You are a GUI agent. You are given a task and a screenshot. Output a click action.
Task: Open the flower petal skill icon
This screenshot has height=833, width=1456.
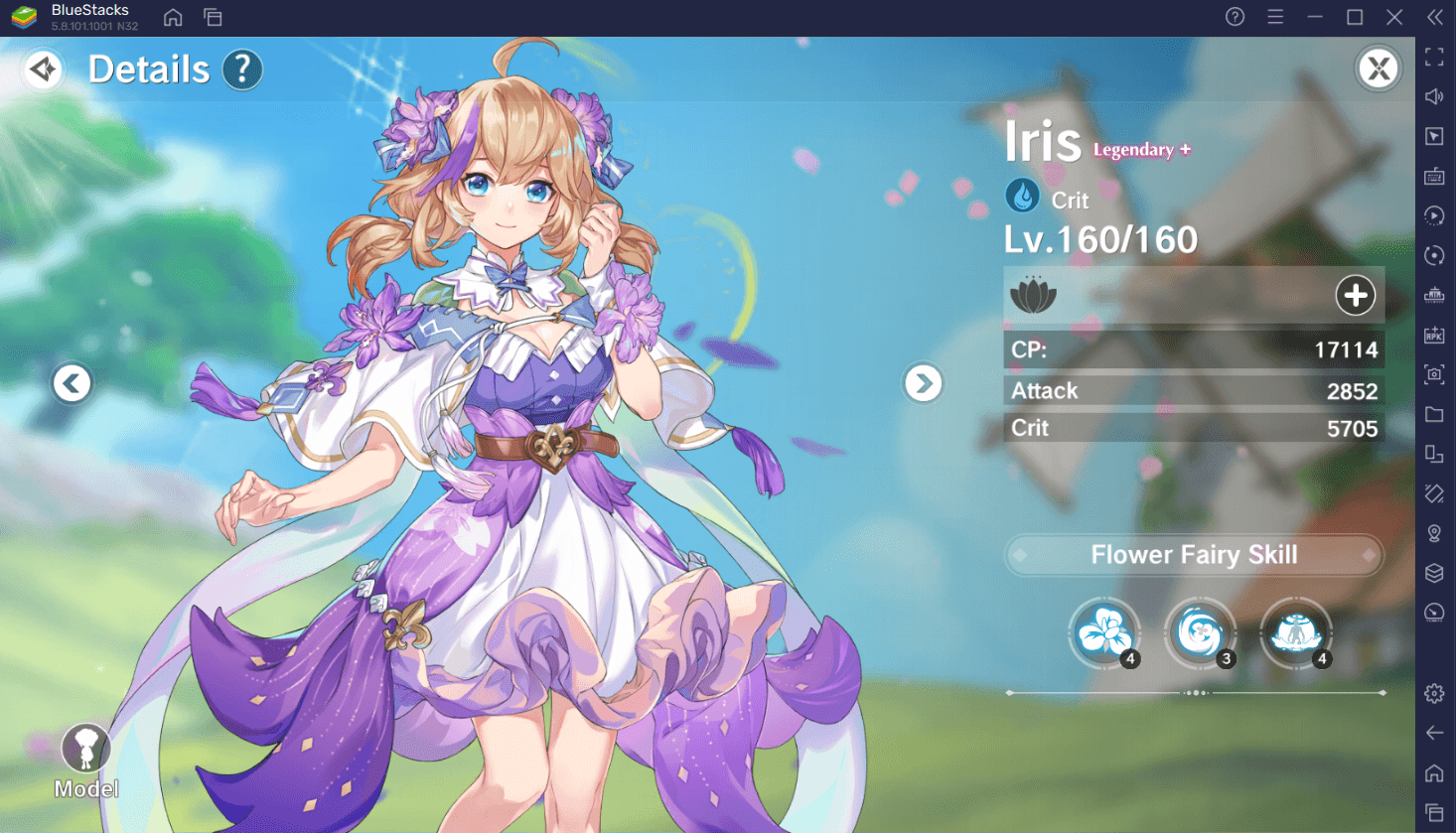1103,632
